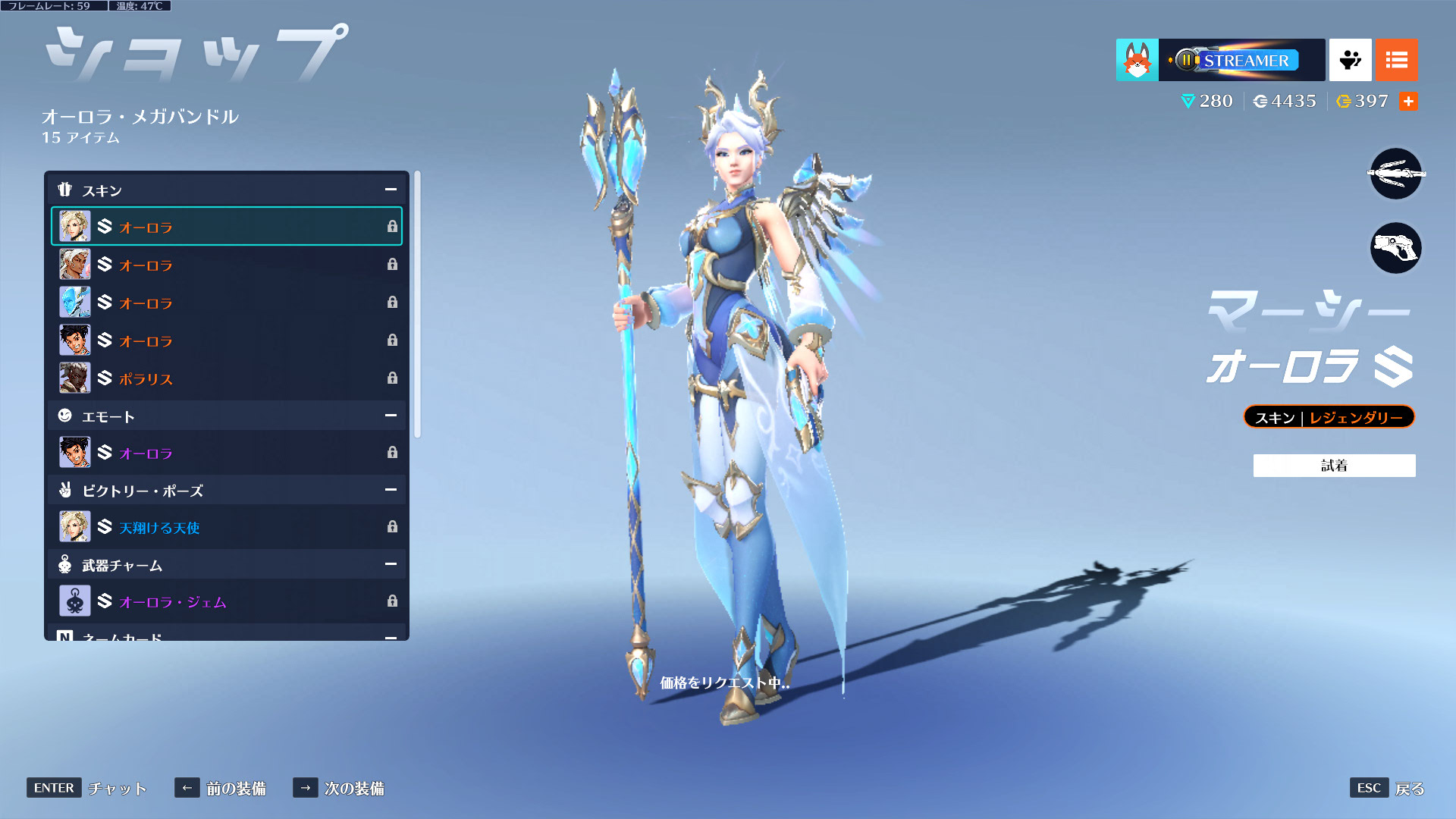Preview the pistol weapon icon
This screenshot has width=1456, height=819.
(x=1395, y=248)
